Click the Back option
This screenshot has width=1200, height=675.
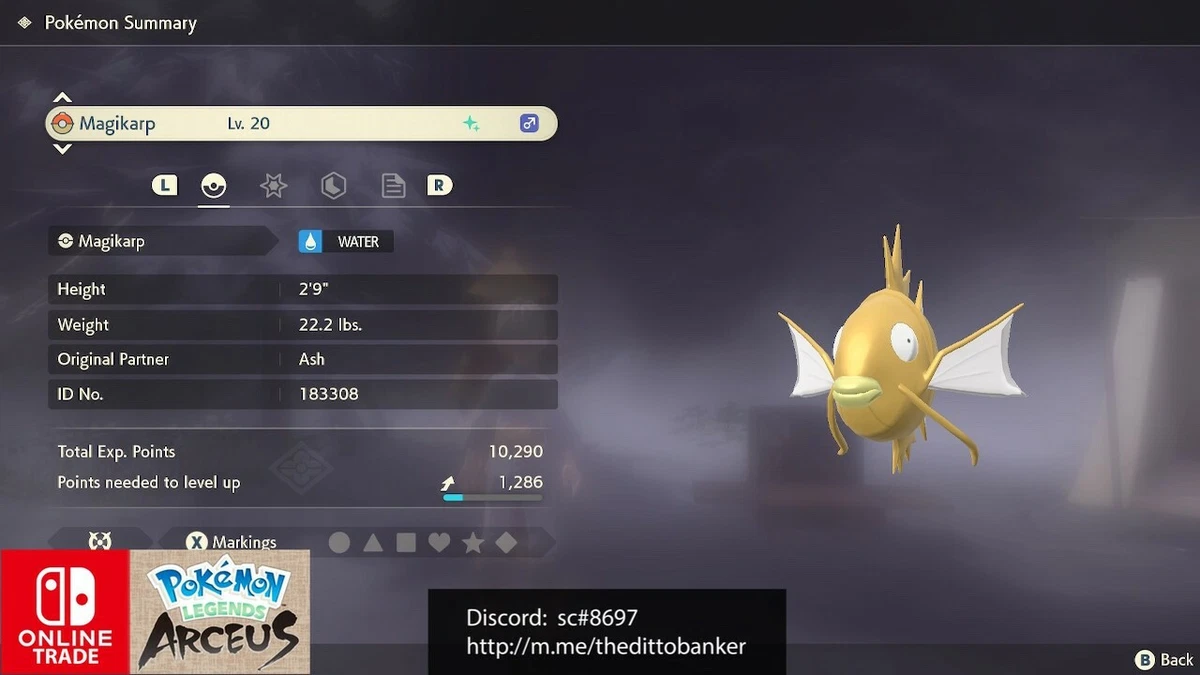tap(1165, 659)
